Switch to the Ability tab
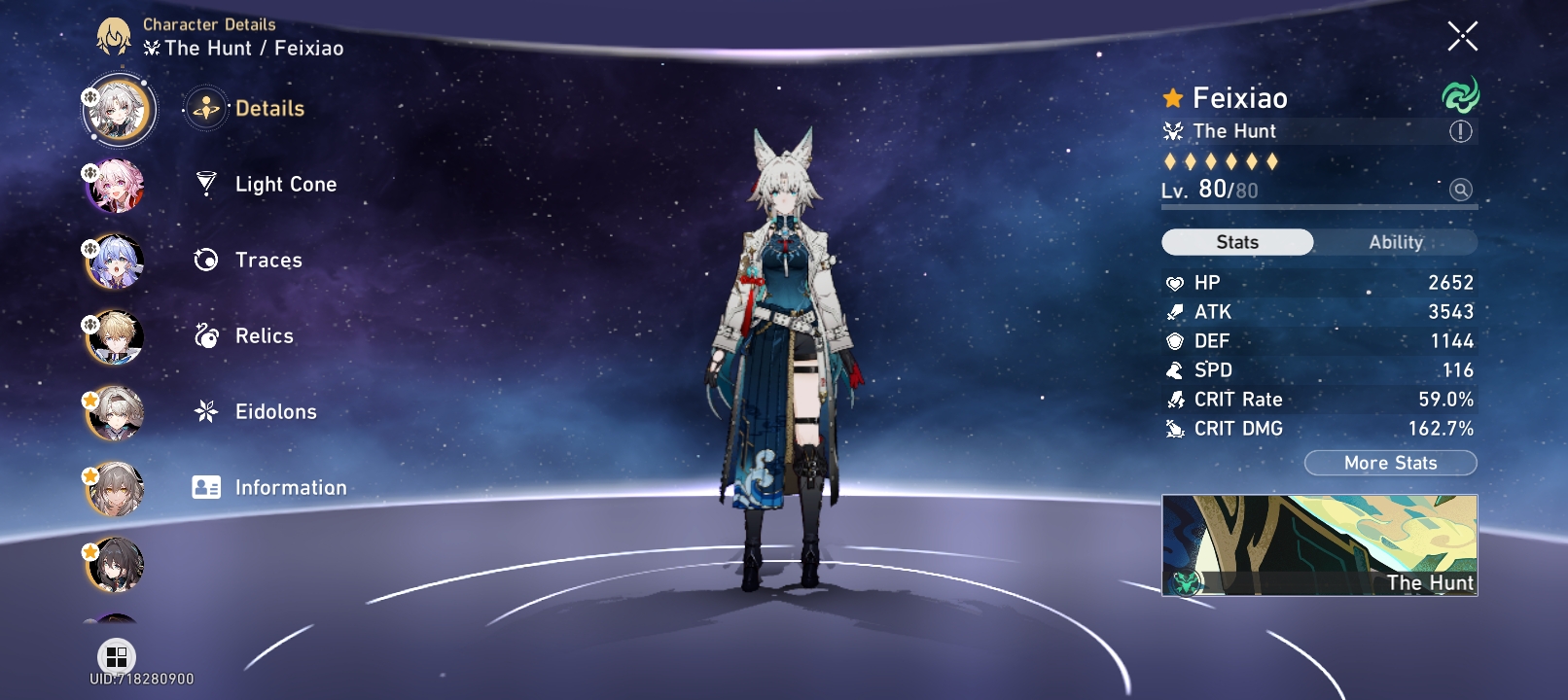This screenshot has width=1568, height=700. (x=1398, y=242)
